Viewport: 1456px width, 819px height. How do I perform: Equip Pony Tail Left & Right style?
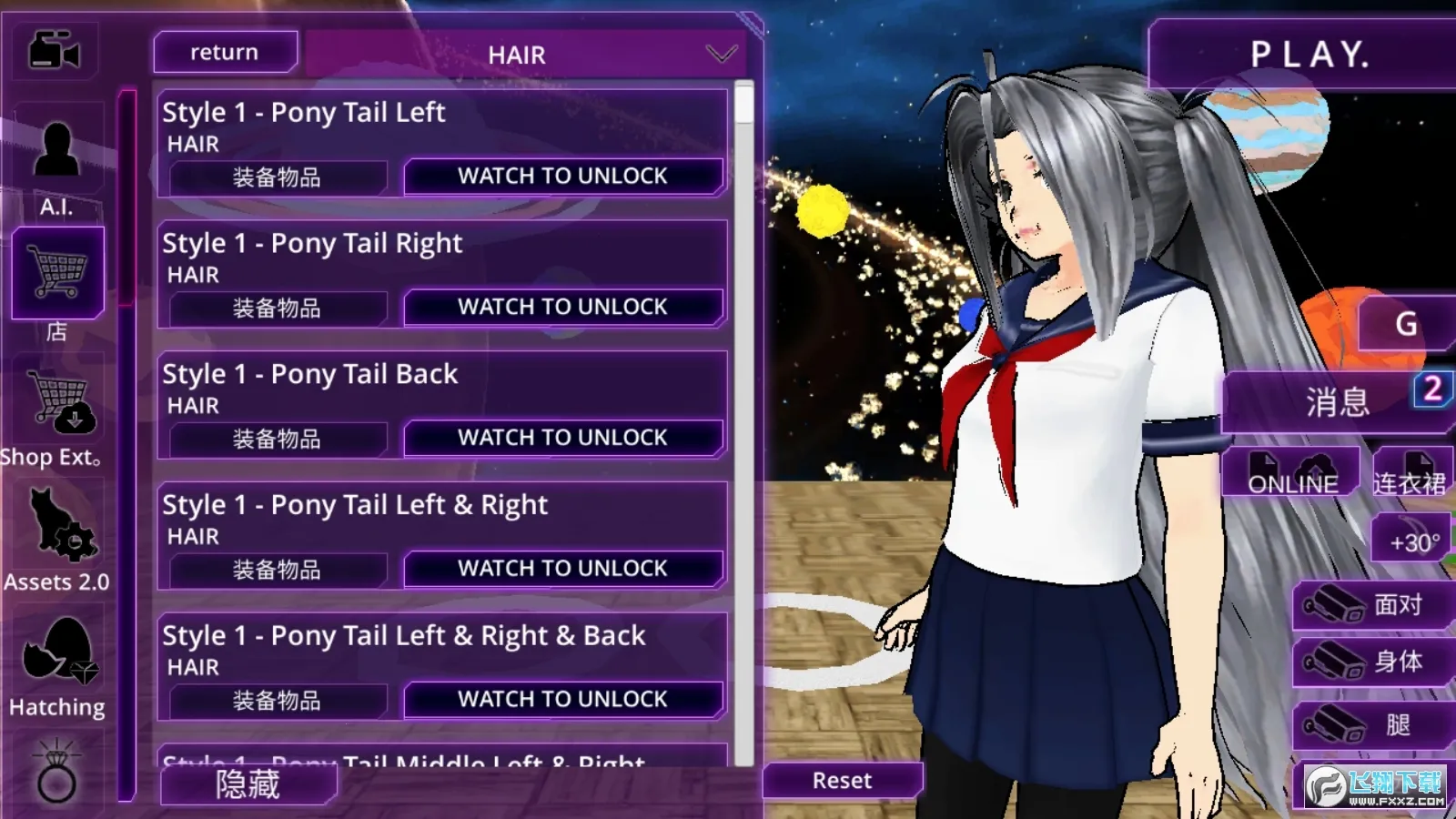(x=277, y=570)
